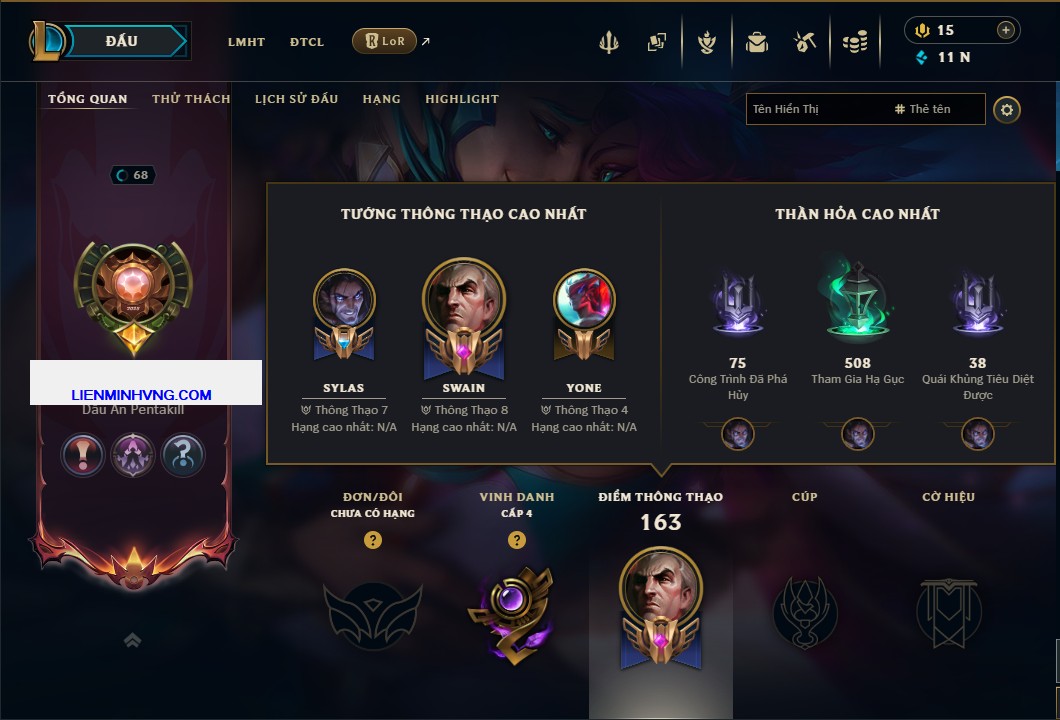Open the LMHT game tab
1060x720 pixels.
coord(246,42)
